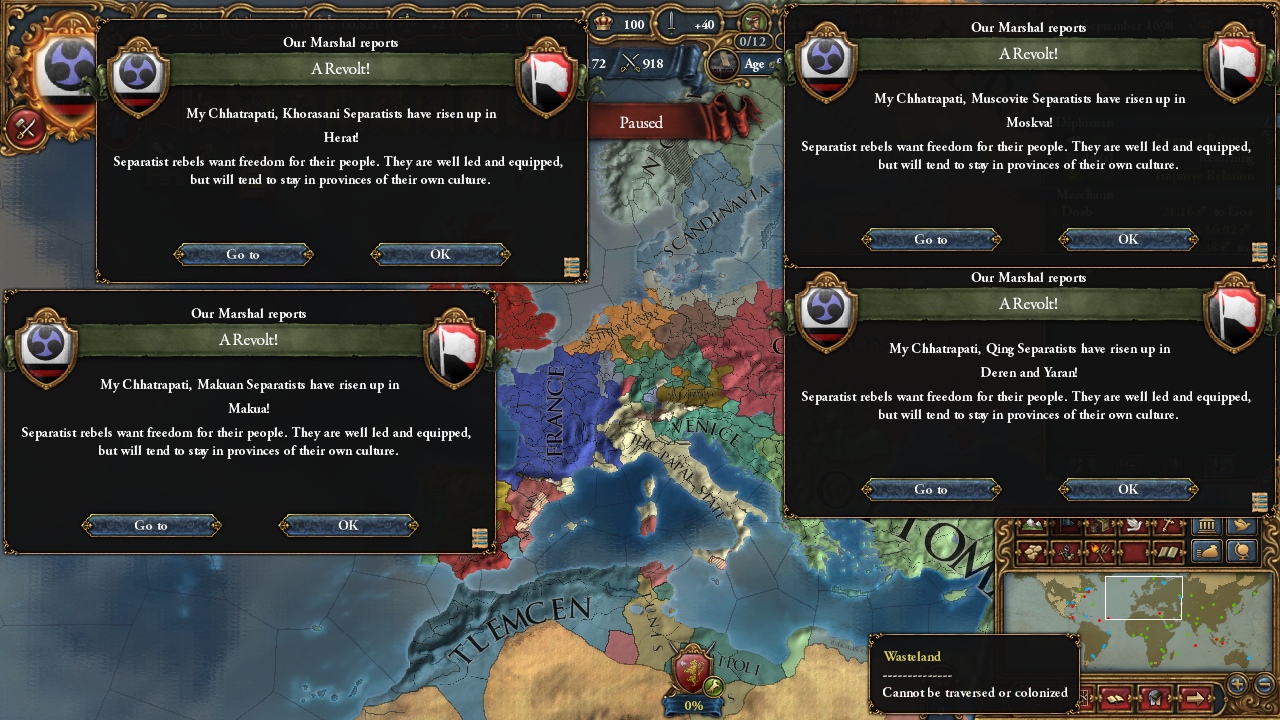Click the yellow next arrow below the minimap

[1195, 699]
